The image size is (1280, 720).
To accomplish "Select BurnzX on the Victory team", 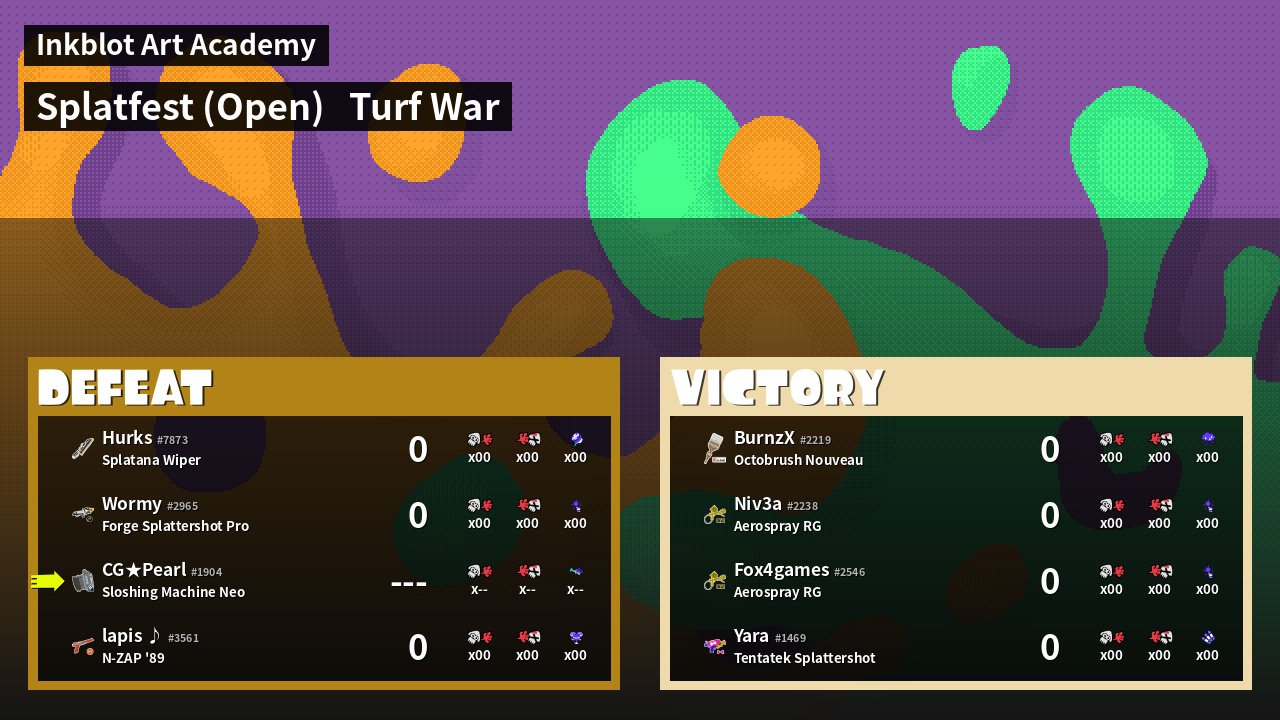I will click(x=956, y=449).
